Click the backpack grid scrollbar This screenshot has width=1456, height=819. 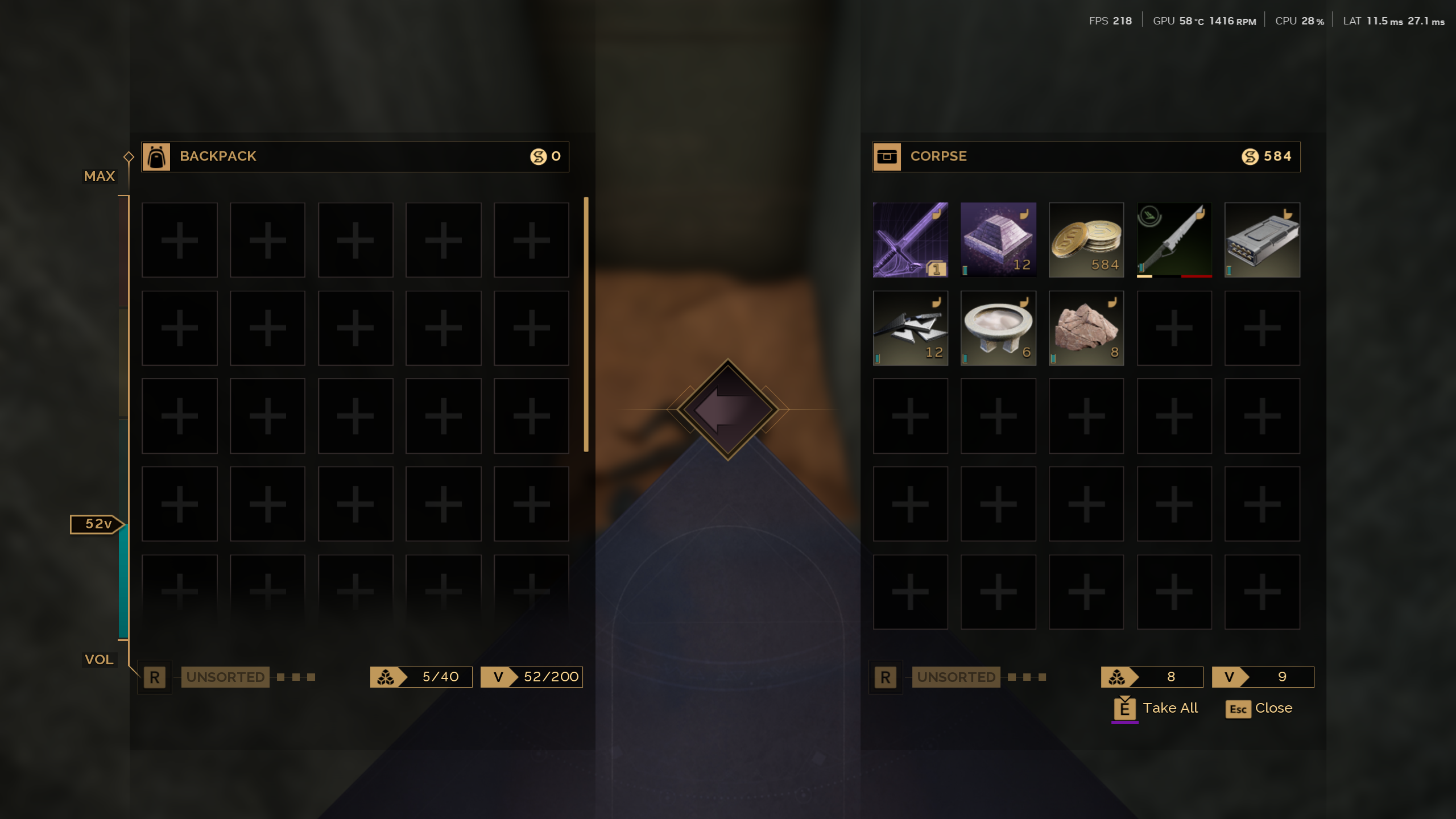coord(586,324)
